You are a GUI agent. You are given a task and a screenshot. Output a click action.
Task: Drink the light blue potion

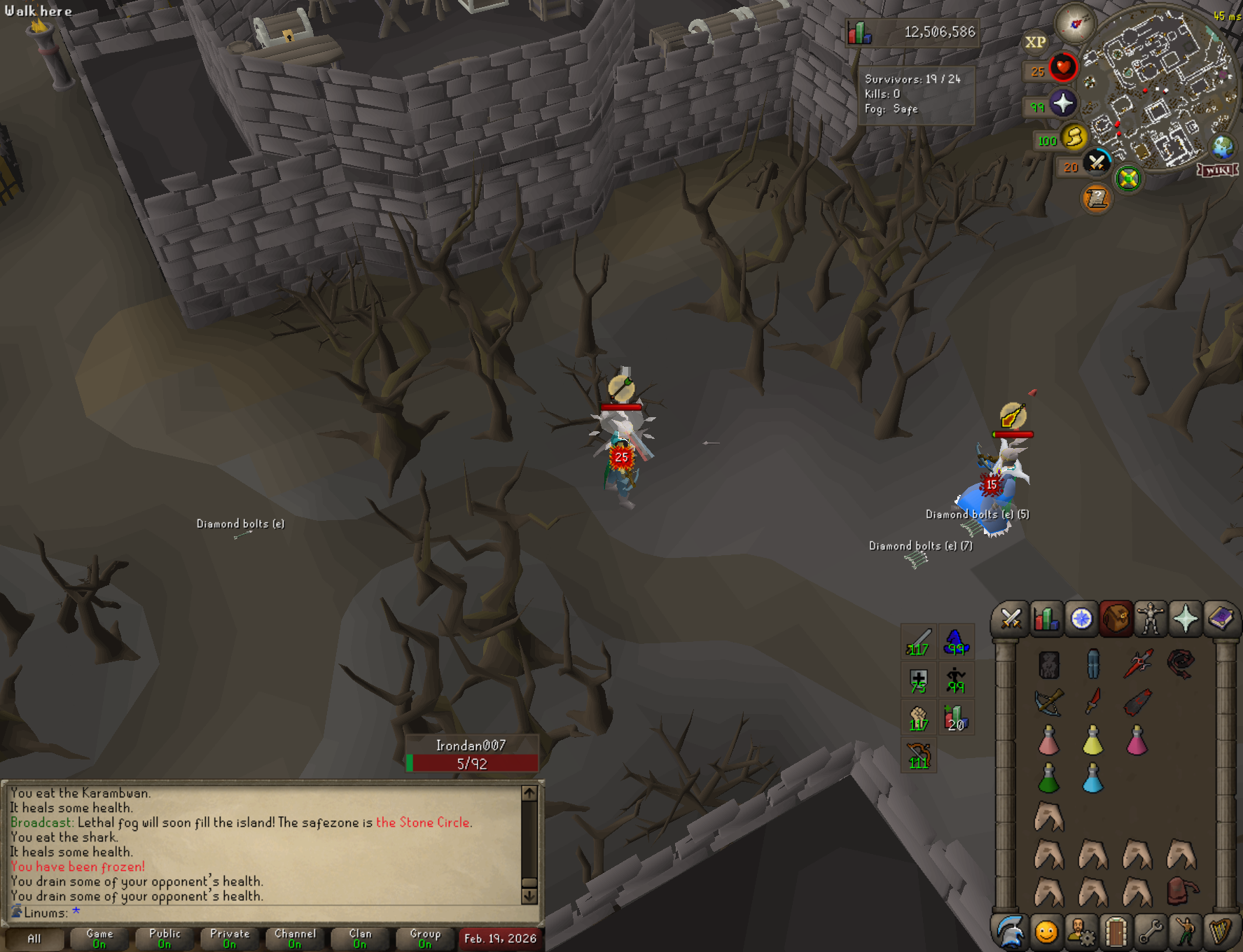tap(1092, 778)
